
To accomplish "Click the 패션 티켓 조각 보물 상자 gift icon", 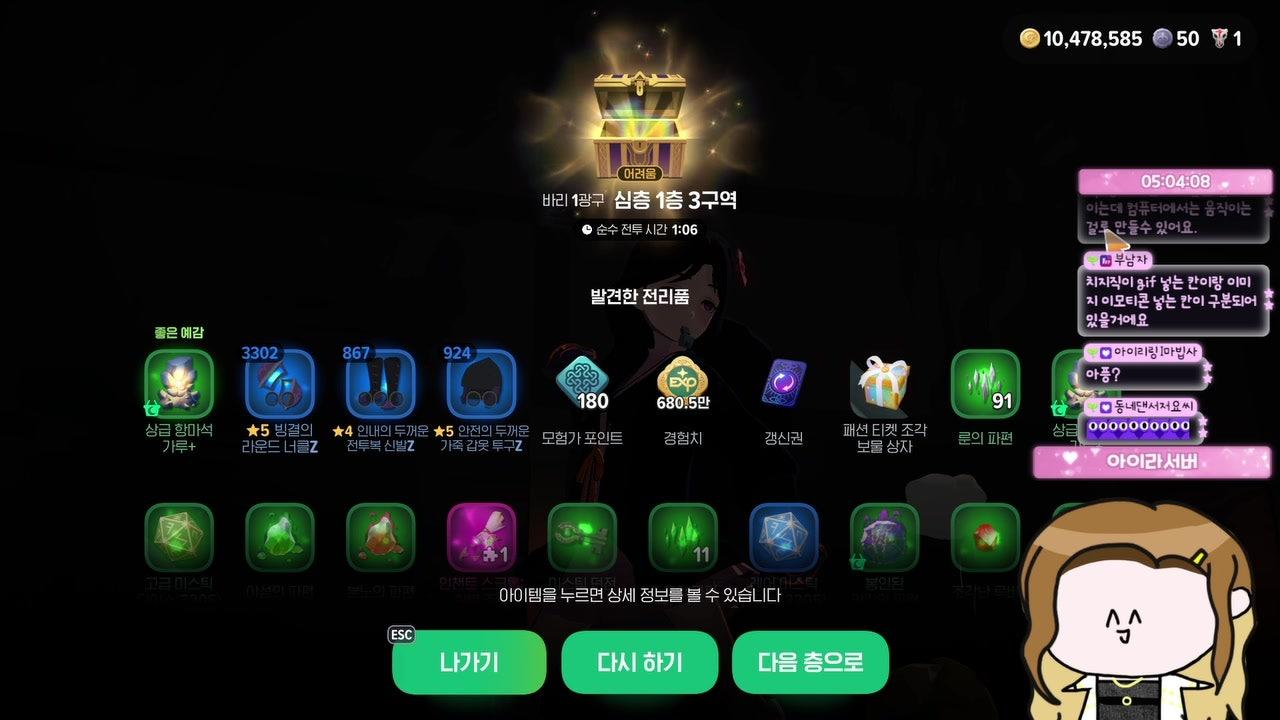I will 885,383.
